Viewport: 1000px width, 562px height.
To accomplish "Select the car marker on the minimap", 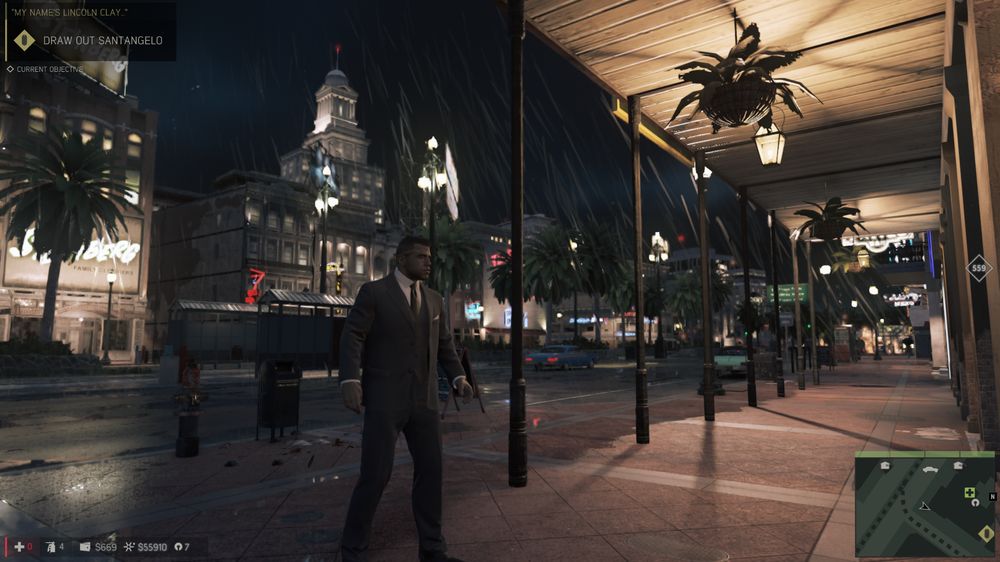I will (930, 468).
